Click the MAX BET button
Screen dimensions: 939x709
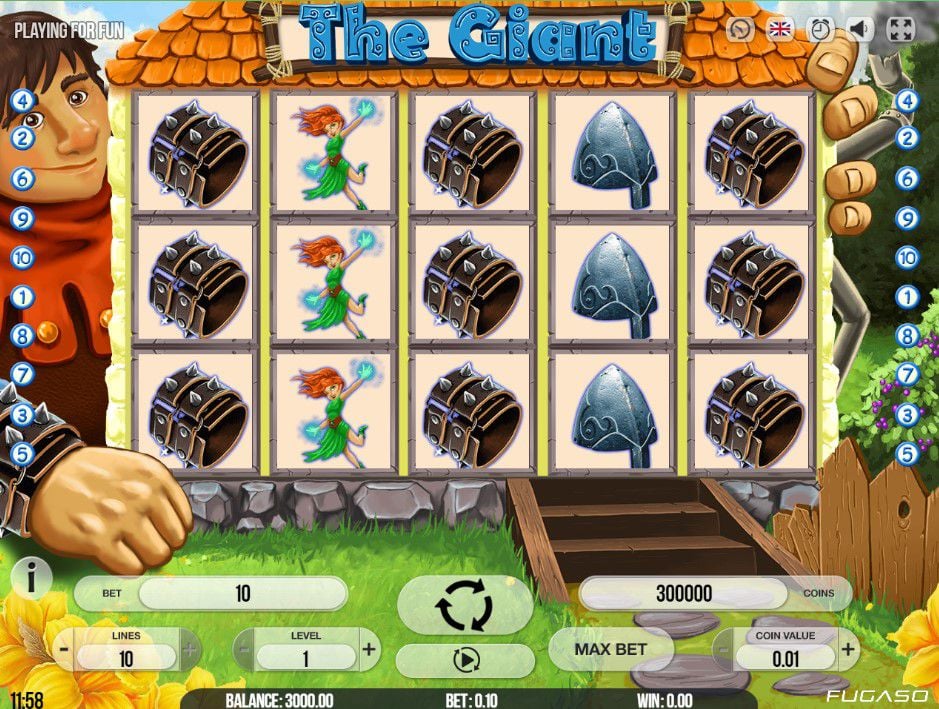coord(610,649)
